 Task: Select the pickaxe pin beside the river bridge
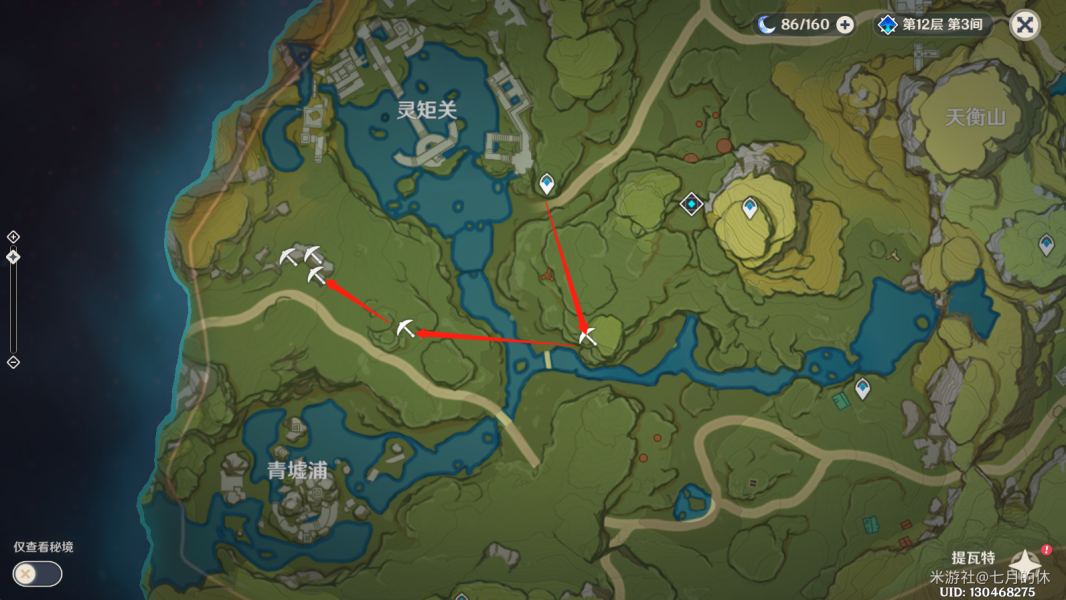click(x=587, y=336)
